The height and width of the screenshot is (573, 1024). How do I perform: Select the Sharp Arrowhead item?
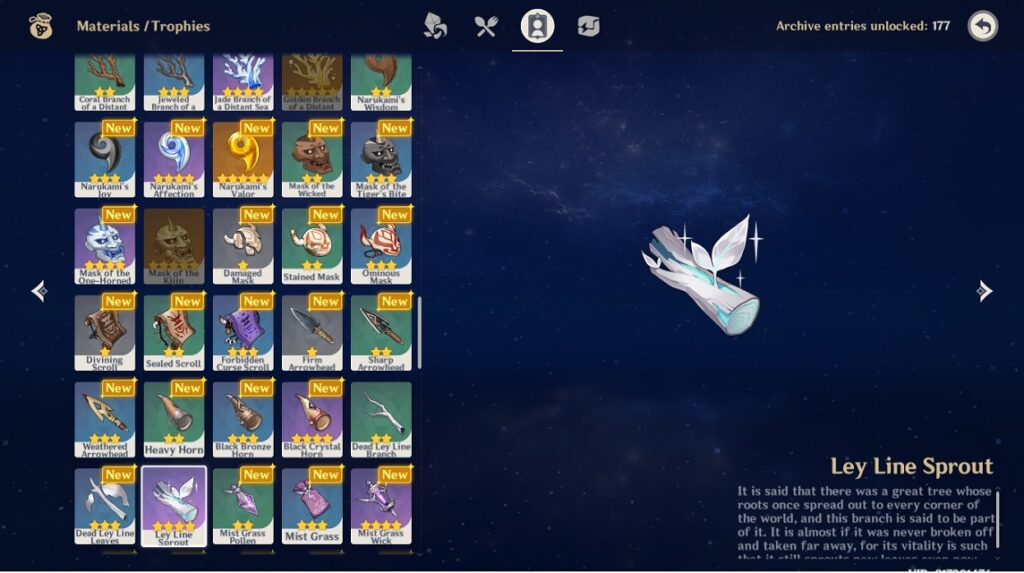point(381,332)
